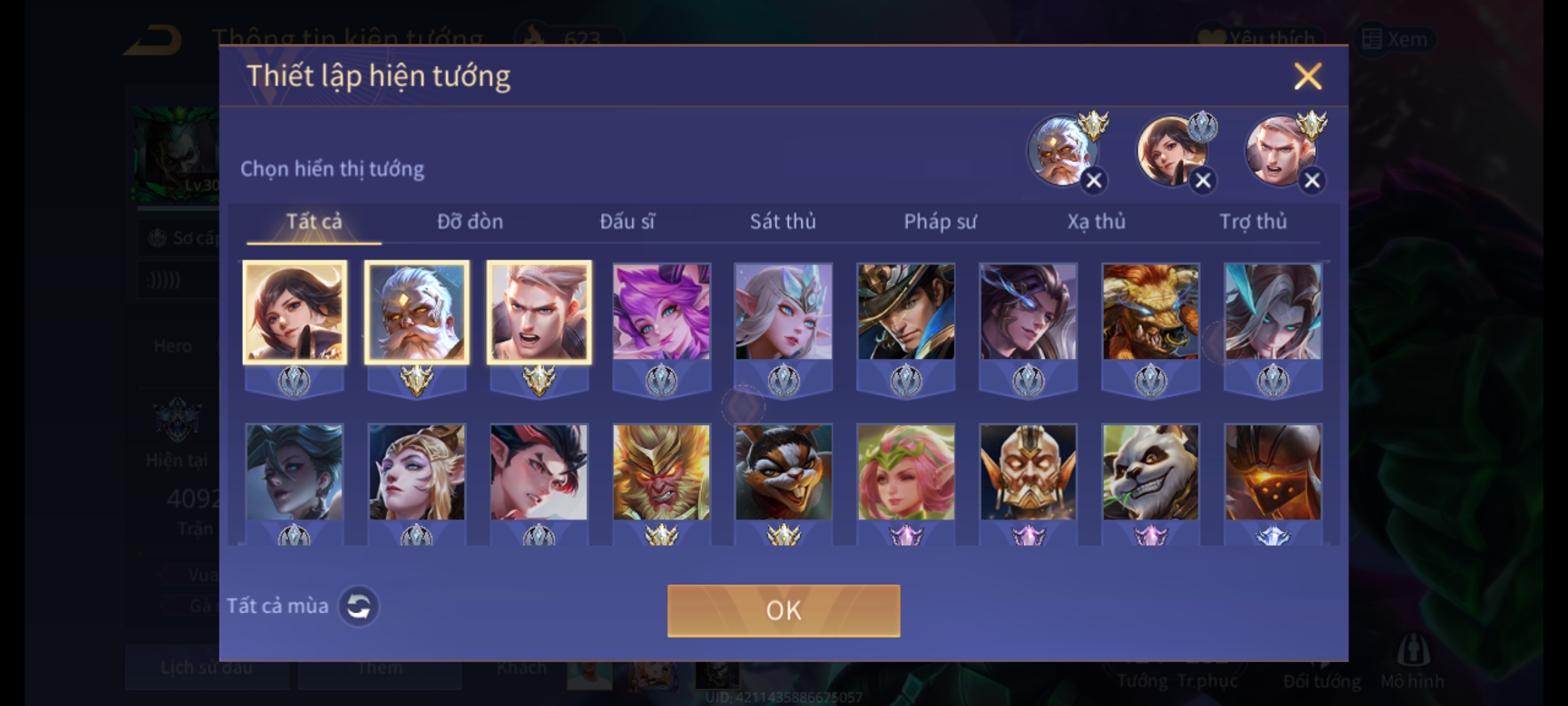Select the golden monkey king hero portrait
1568x706 pixels.
click(x=661, y=472)
